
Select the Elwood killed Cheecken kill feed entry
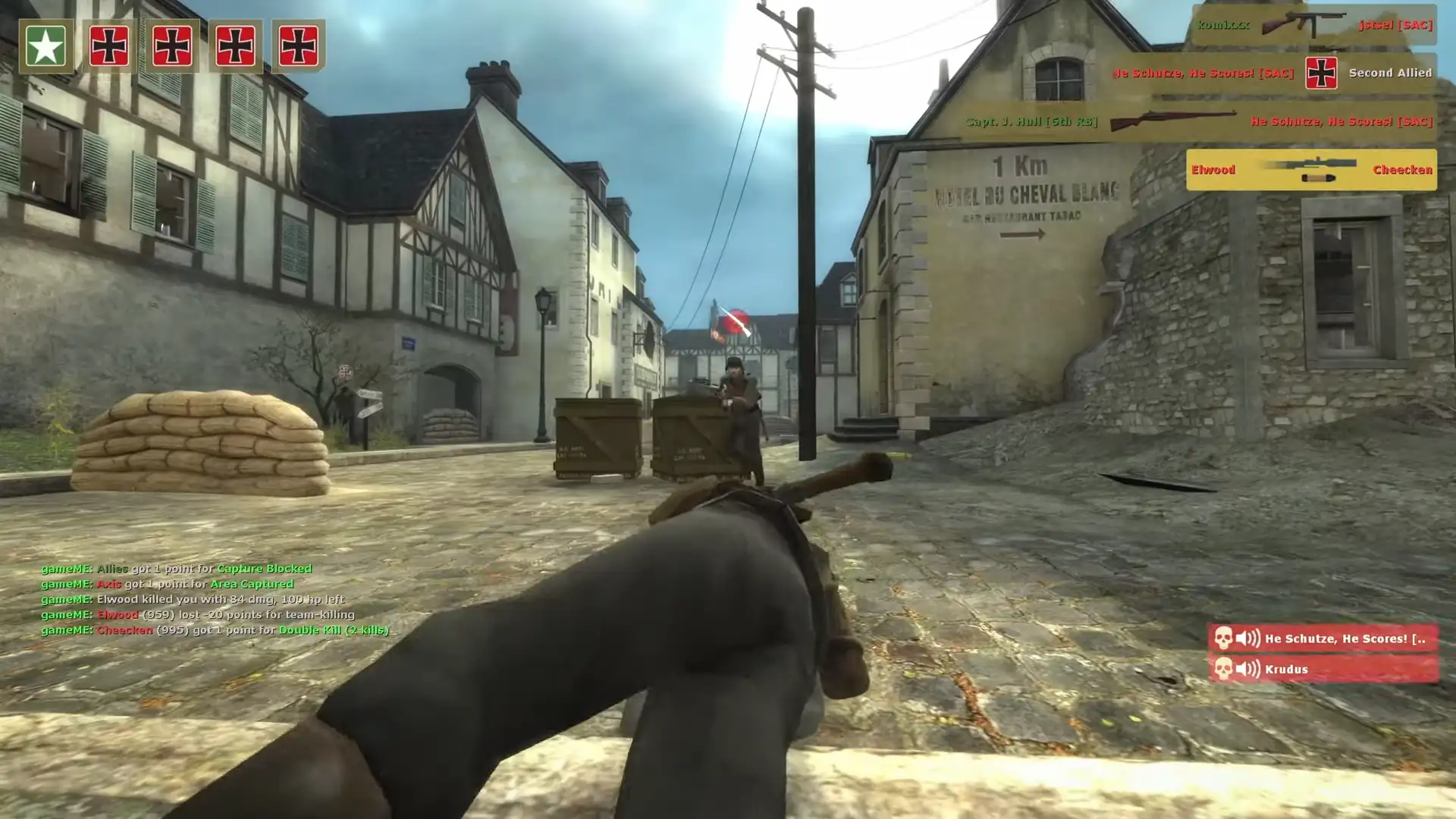(x=1310, y=170)
